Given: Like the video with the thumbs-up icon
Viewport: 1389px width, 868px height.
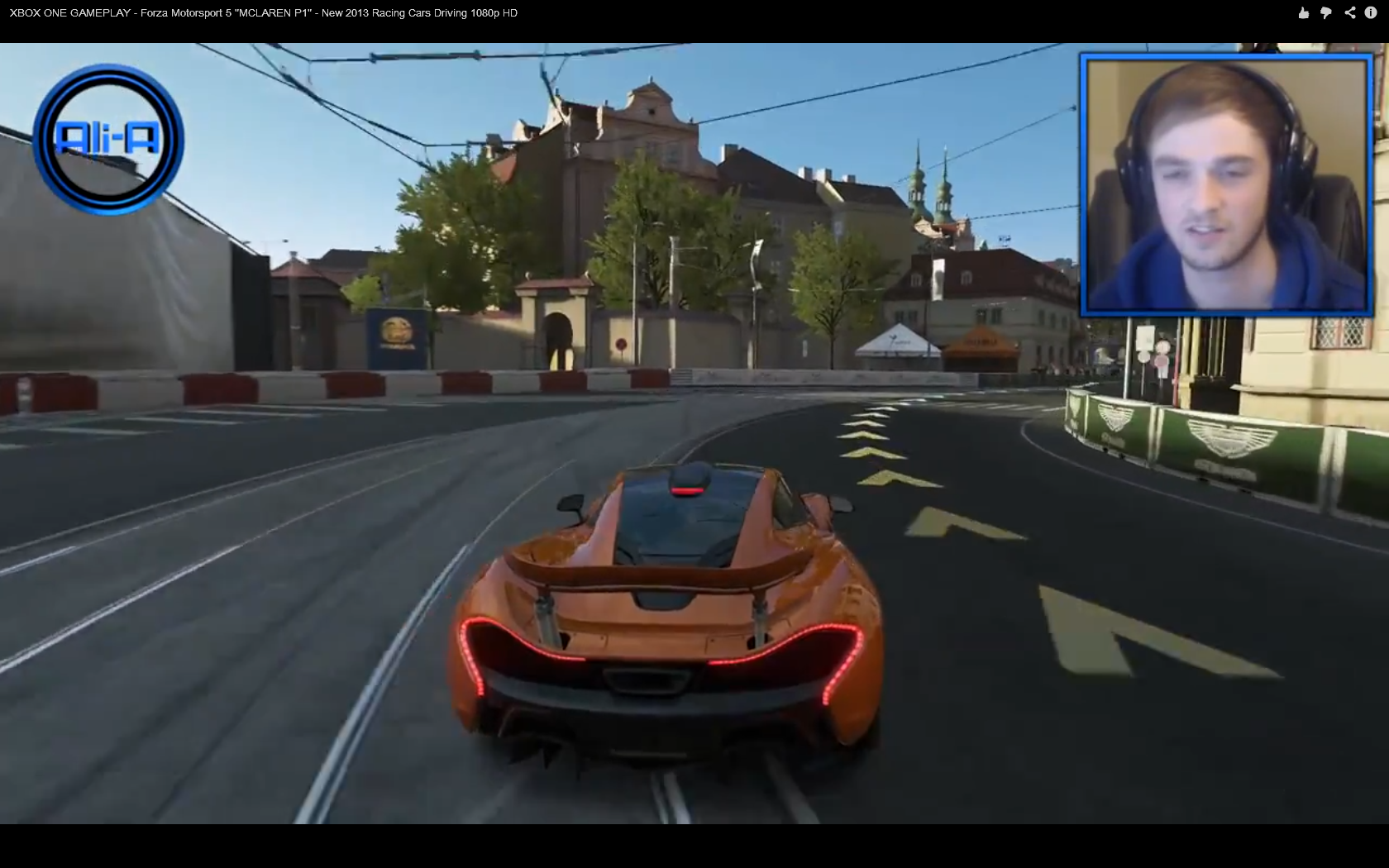Looking at the screenshot, I should coord(1304,12).
